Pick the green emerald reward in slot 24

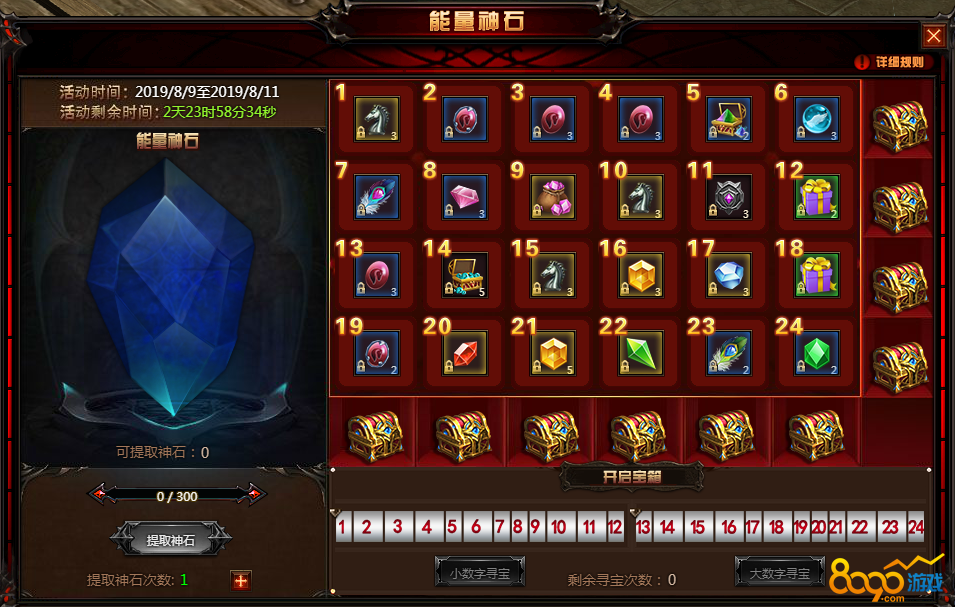pyautogui.click(x=817, y=353)
